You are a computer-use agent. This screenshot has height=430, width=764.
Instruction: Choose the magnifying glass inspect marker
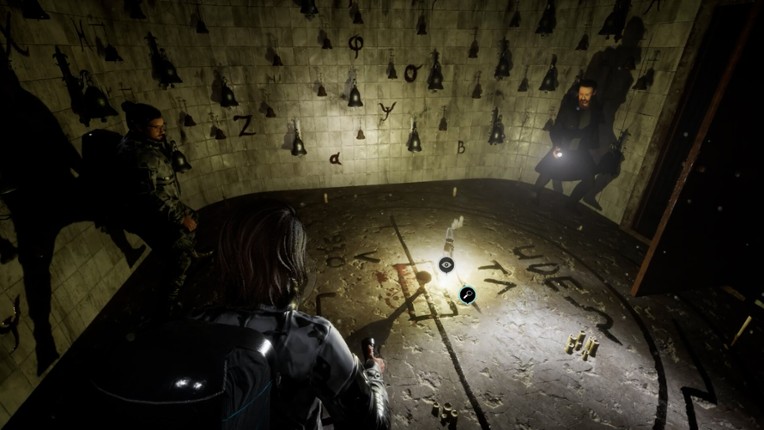coord(467,294)
